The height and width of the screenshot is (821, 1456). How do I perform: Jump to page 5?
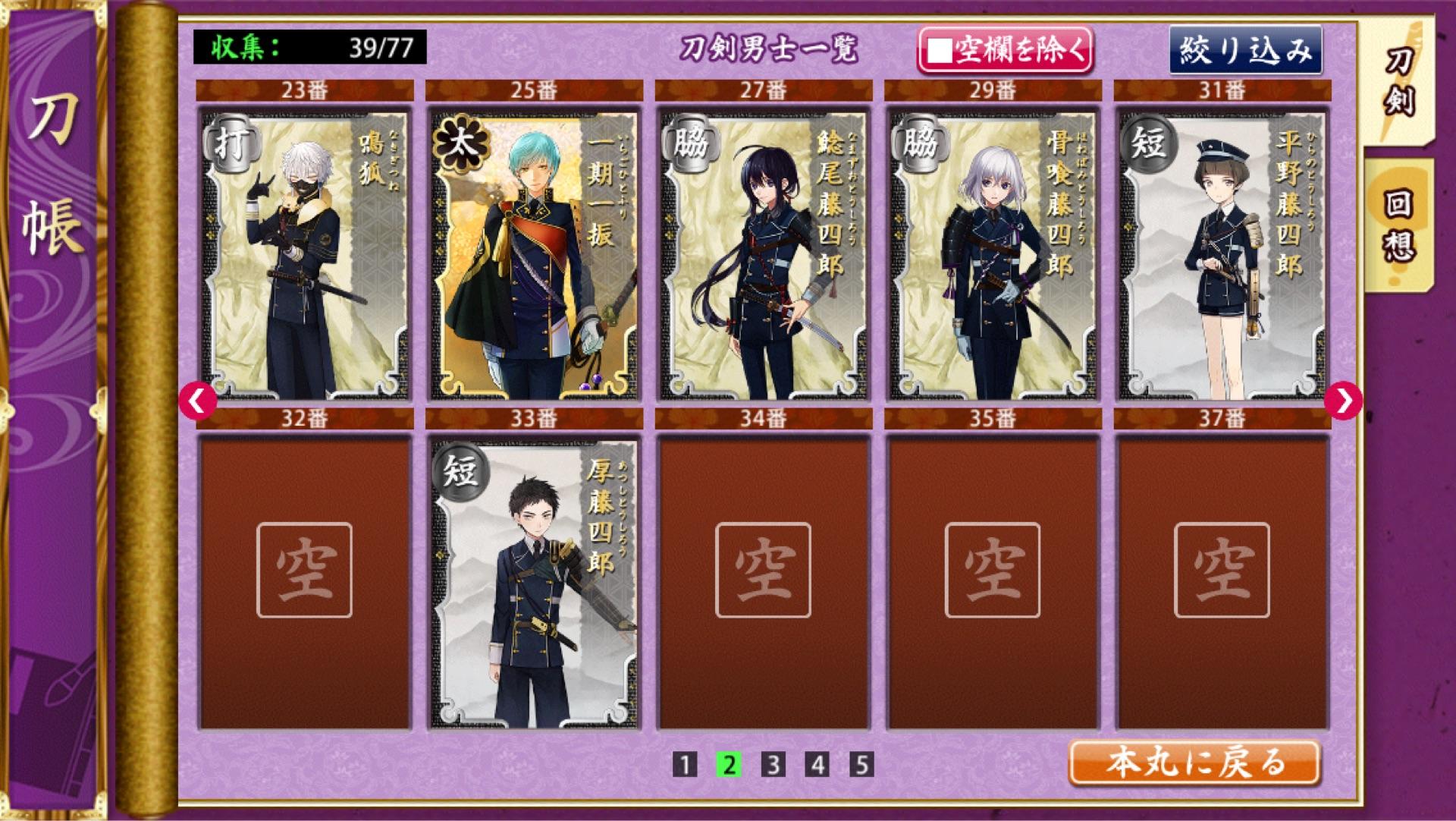(x=861, y=765)
